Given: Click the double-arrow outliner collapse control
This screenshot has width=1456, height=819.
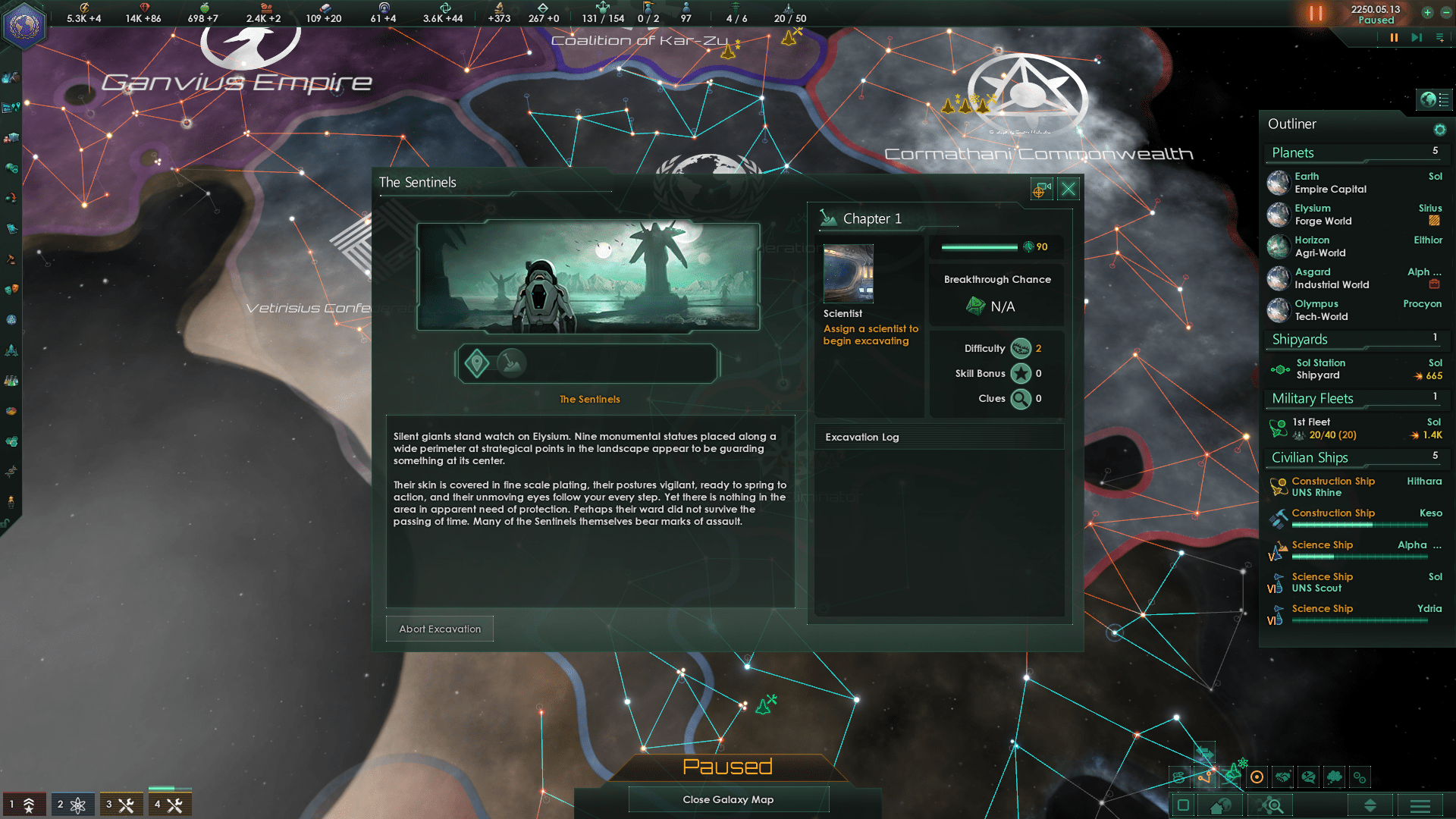Looking at the screenshot, I should pos(1371,805).
